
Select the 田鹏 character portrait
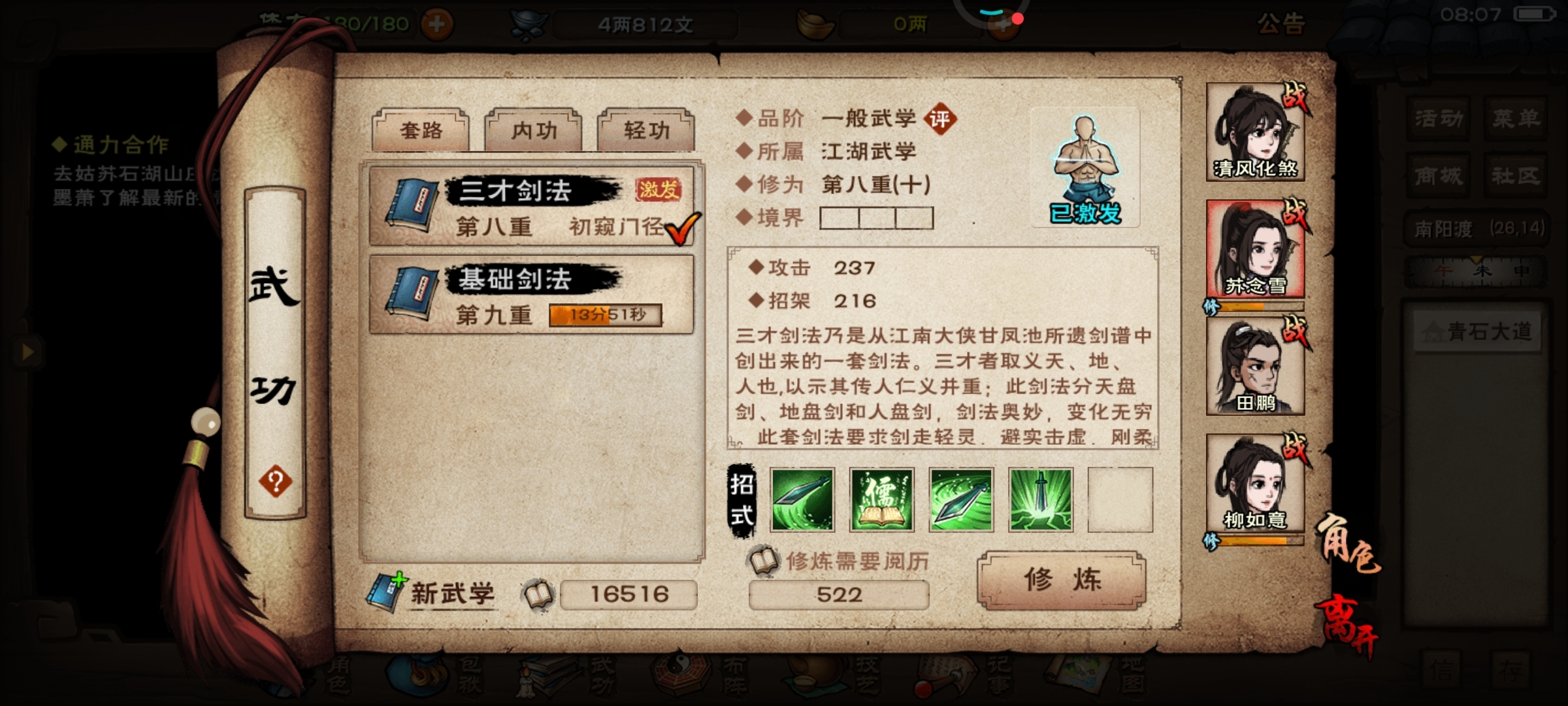[x=1254, y=367]
